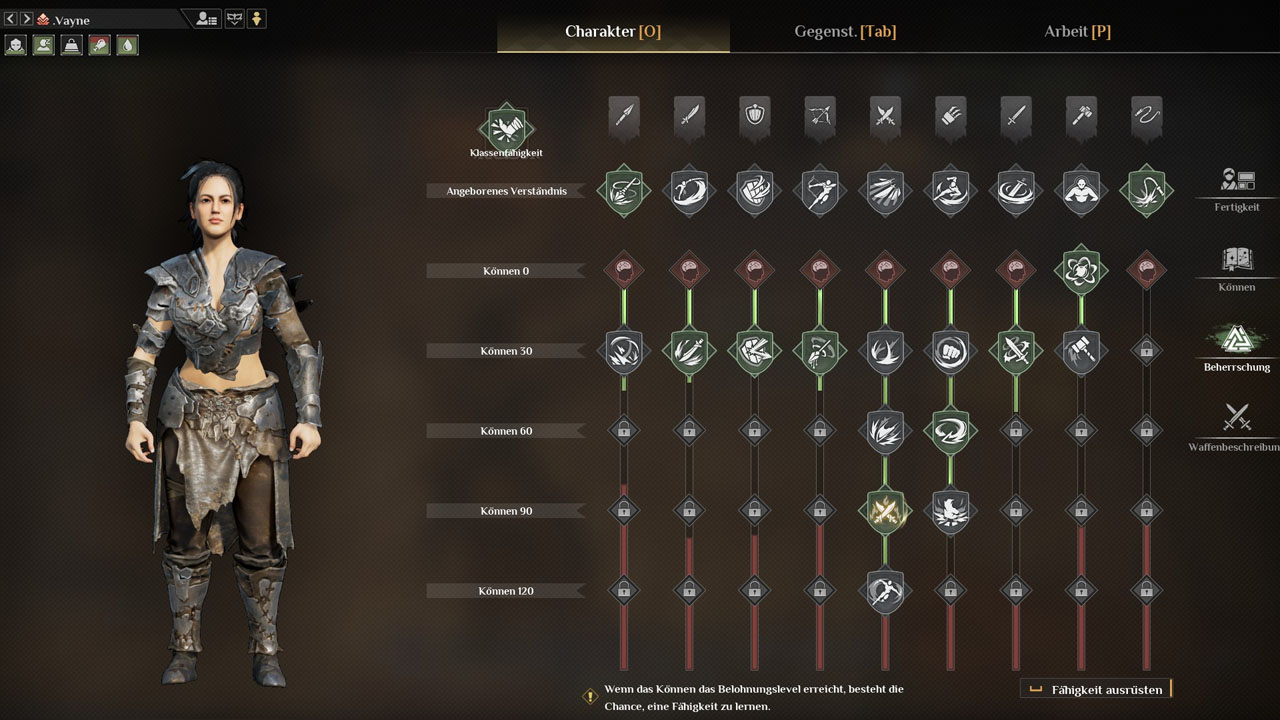Choose the bow weapon banner
The height and width of the screenshot is (720, 1280).
[x=820, y=117]
